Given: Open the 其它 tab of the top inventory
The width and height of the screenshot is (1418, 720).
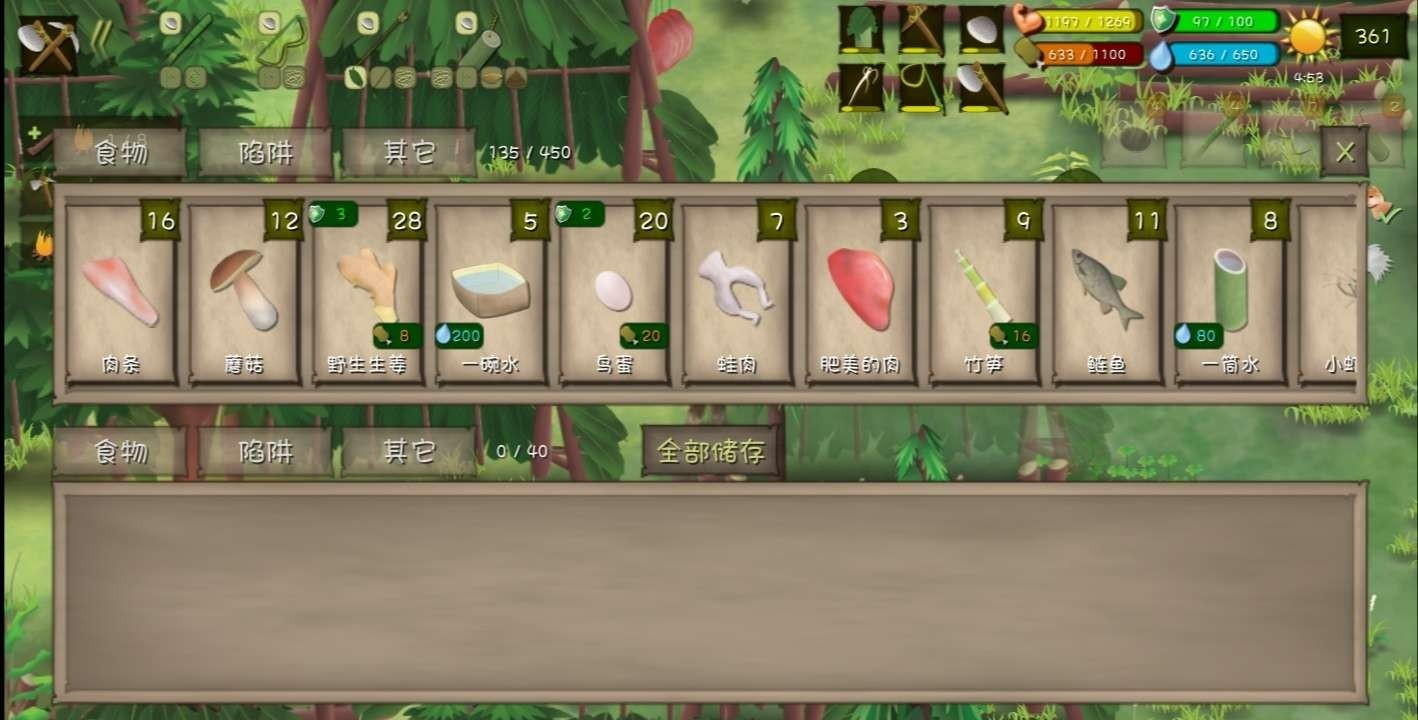Looking at the screenshot, I should click(410, 150).
